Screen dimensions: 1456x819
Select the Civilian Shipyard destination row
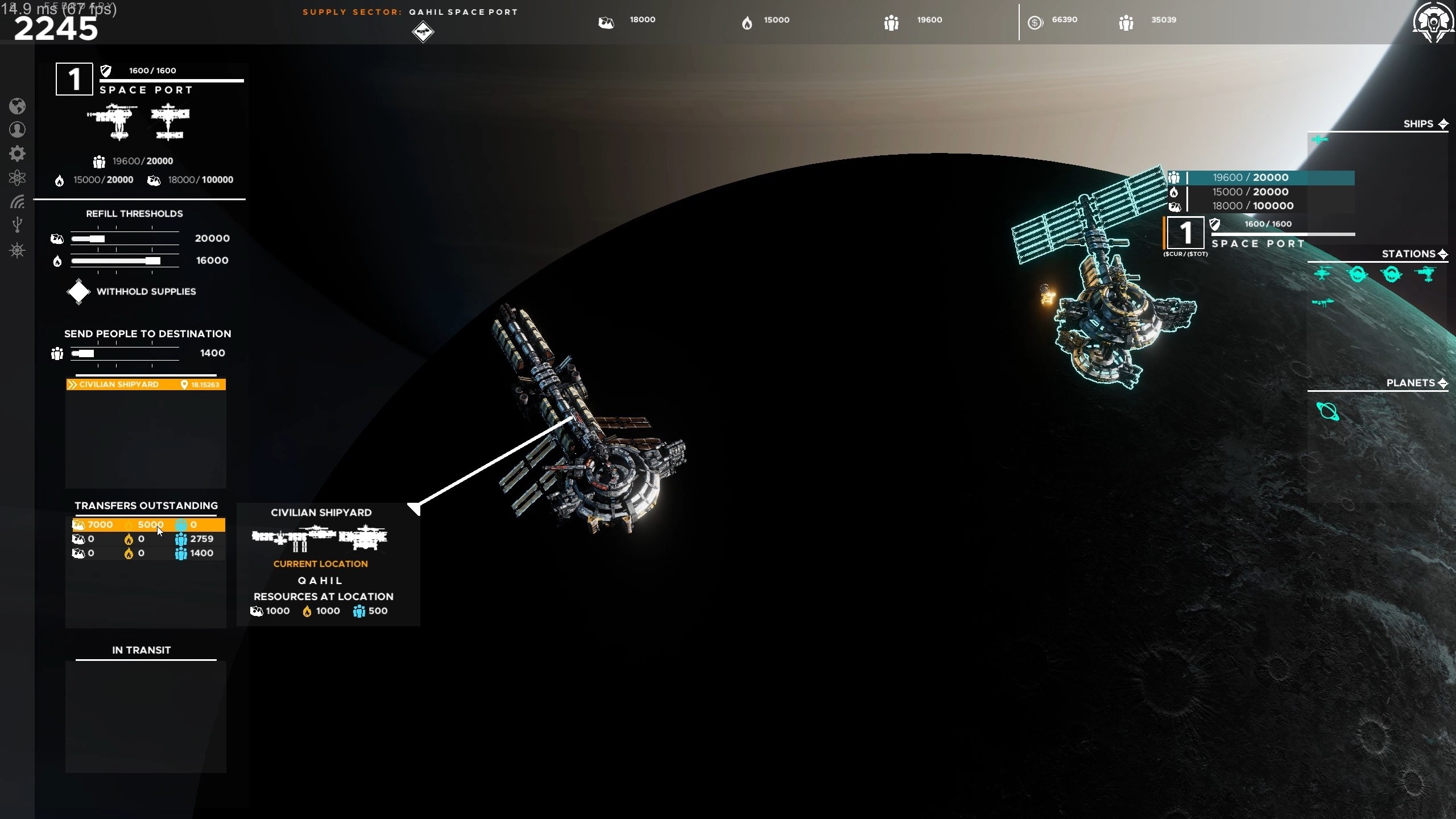146,385
